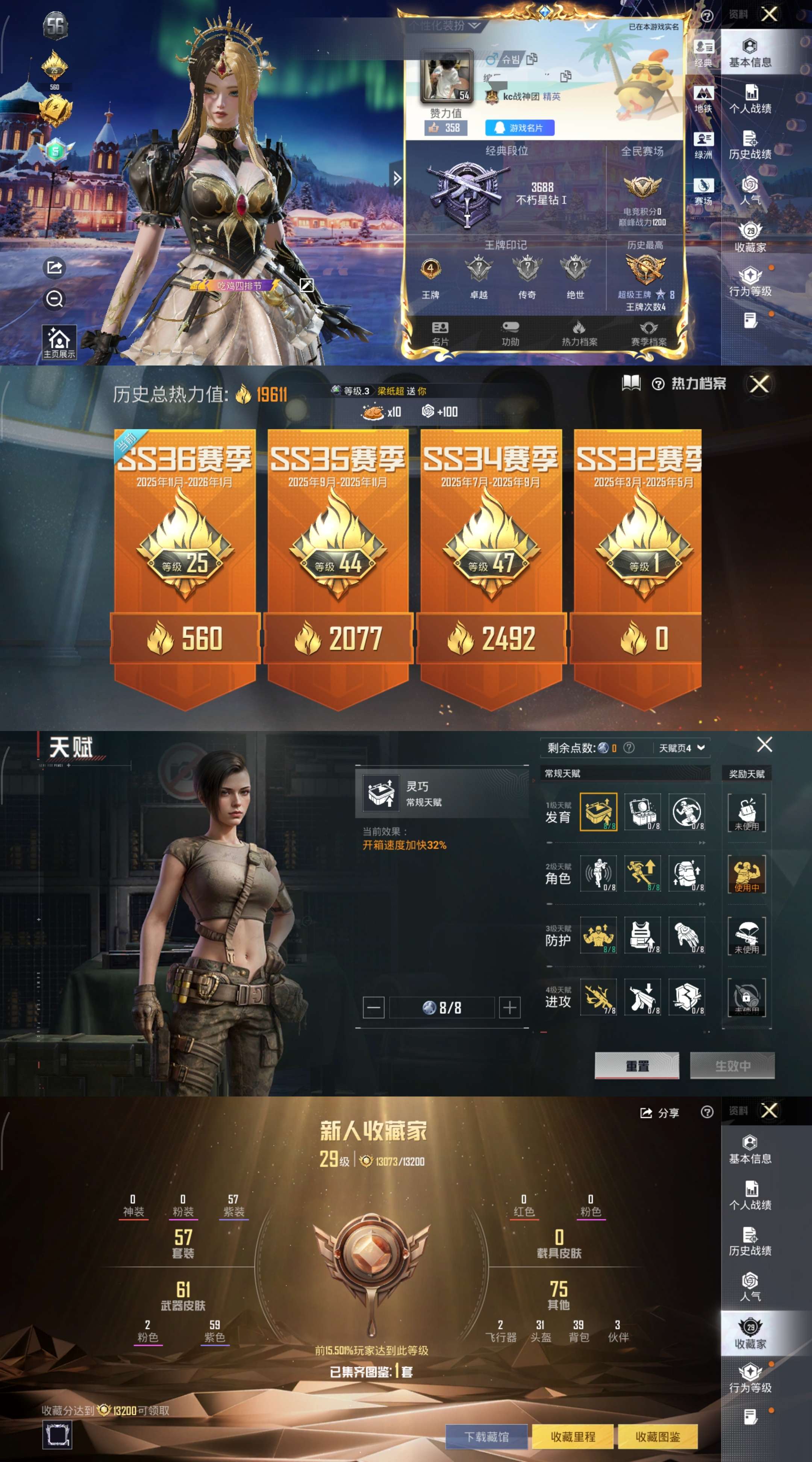Select the 经典 mode tab
This screenshot has height=1462, width=812.
[x=703, y=53]
